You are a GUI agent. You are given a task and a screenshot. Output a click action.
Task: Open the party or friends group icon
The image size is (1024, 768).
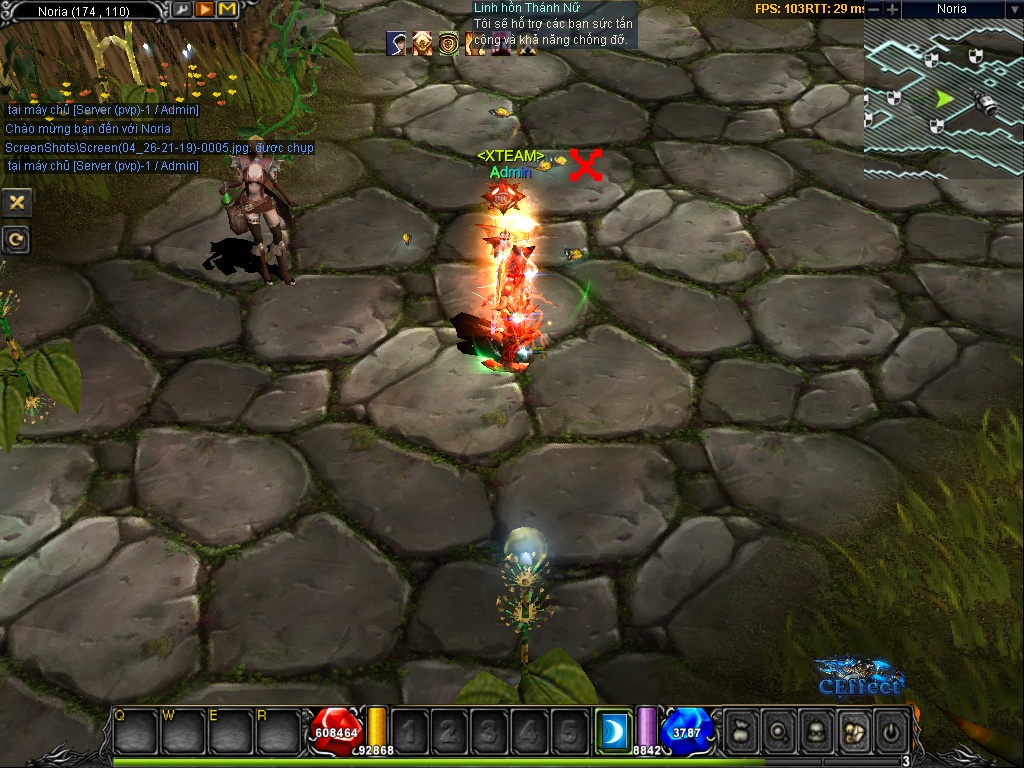point(853,731)
